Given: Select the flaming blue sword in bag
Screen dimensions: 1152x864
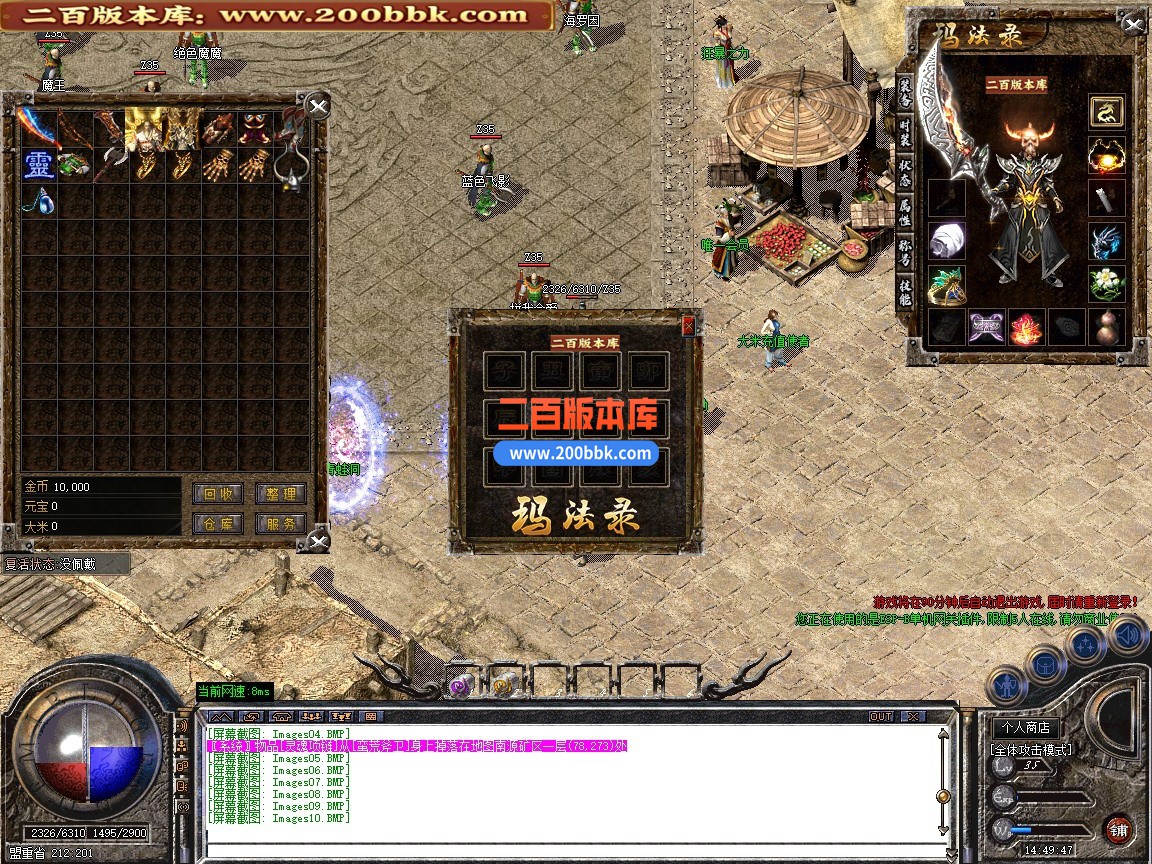Looking at the screenshot, I should point(38,127).
